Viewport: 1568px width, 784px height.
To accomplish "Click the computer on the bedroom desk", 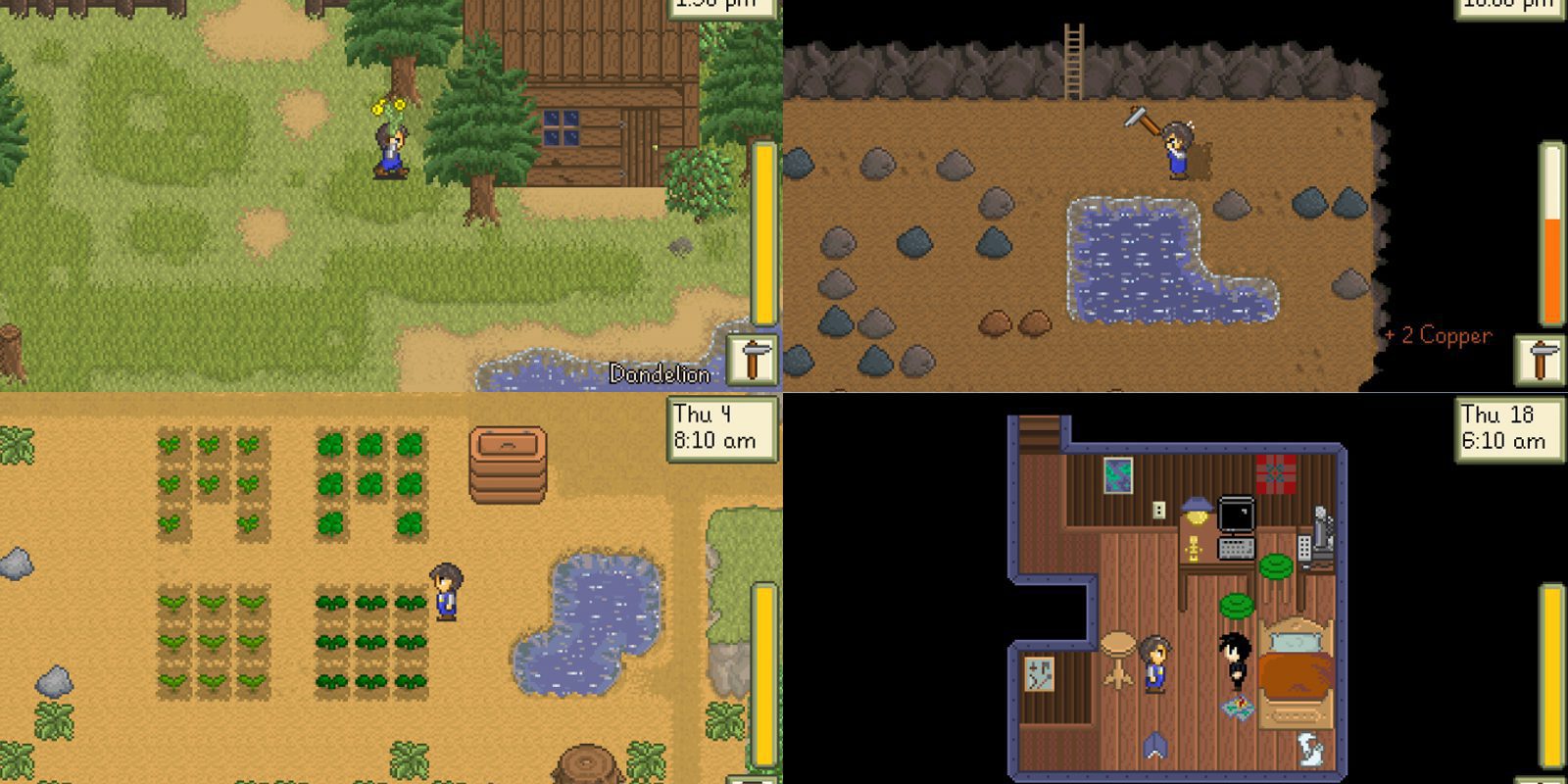I will tap(1237, 514).
